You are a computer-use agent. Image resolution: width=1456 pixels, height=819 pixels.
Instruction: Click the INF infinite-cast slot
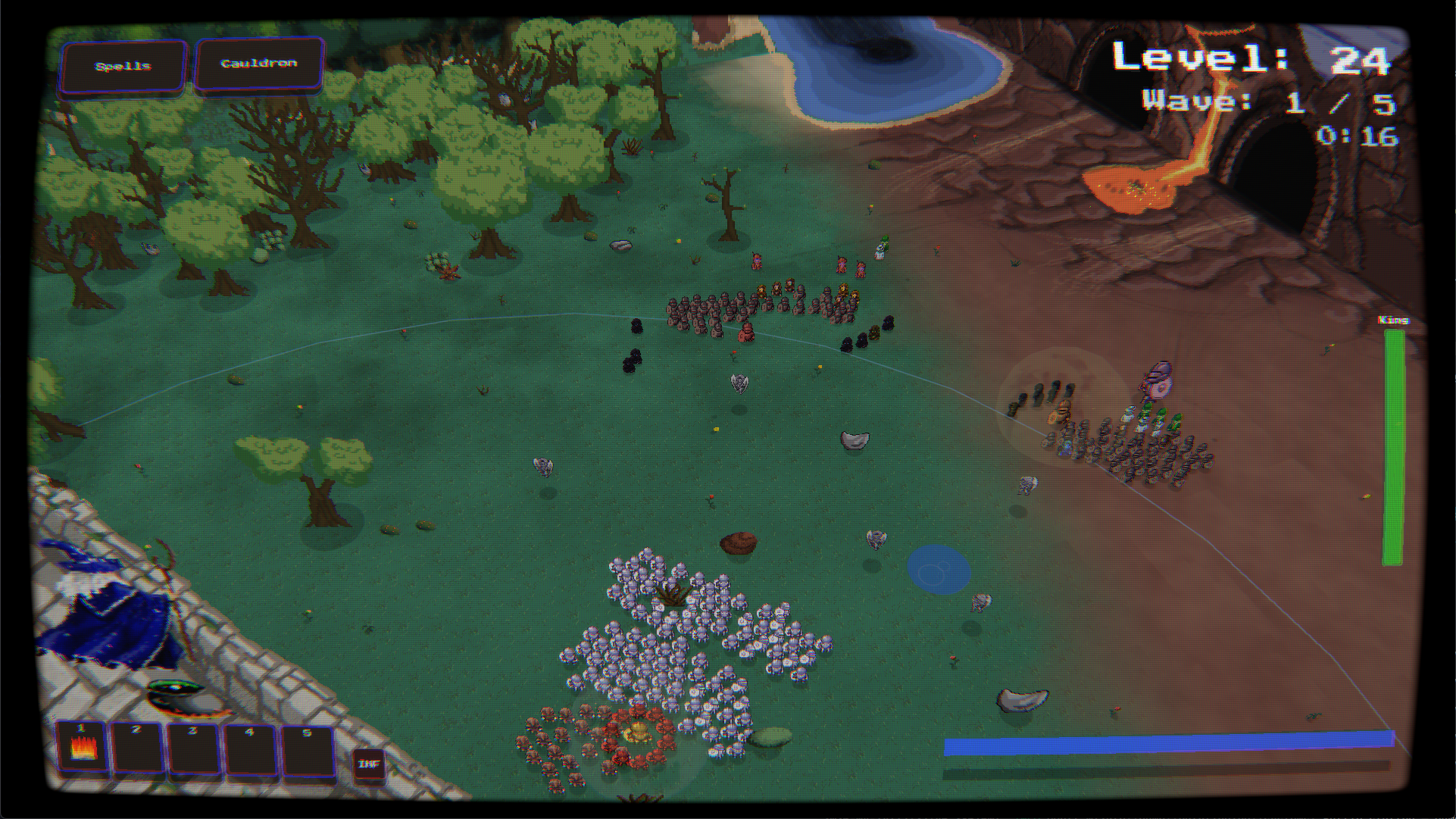(x=369, y=763)
